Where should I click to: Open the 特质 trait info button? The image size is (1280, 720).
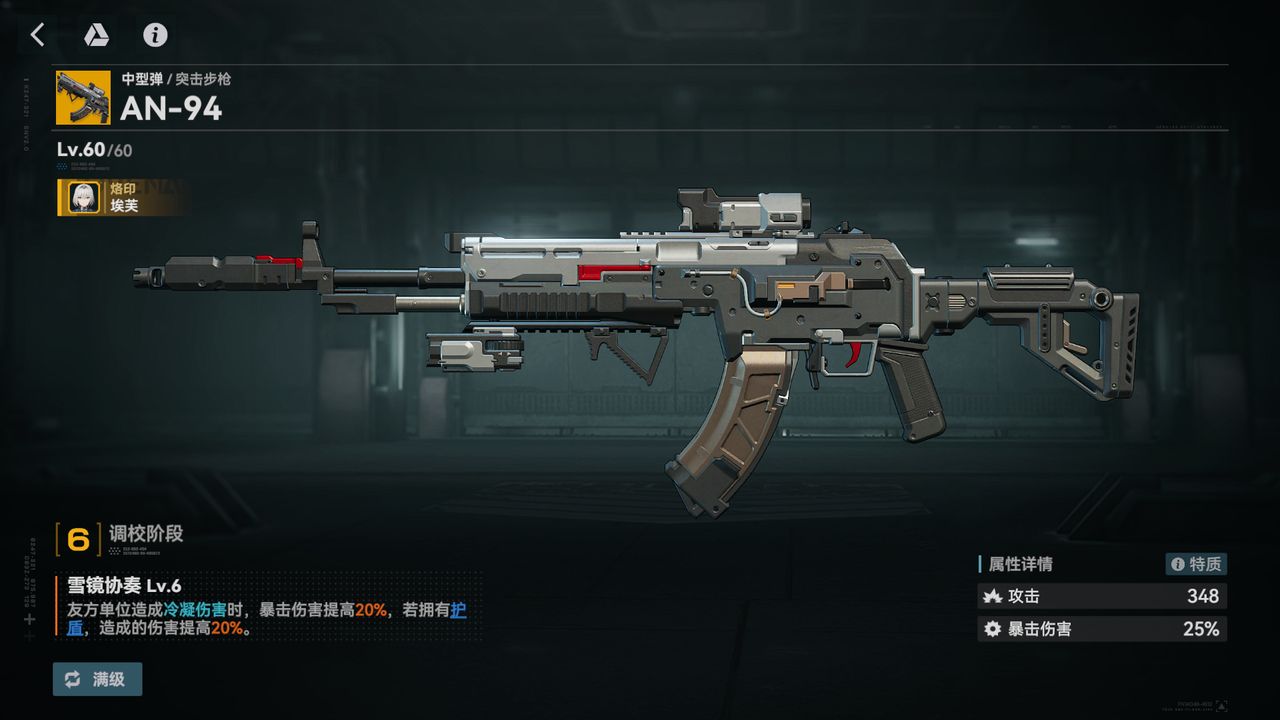1196,564
